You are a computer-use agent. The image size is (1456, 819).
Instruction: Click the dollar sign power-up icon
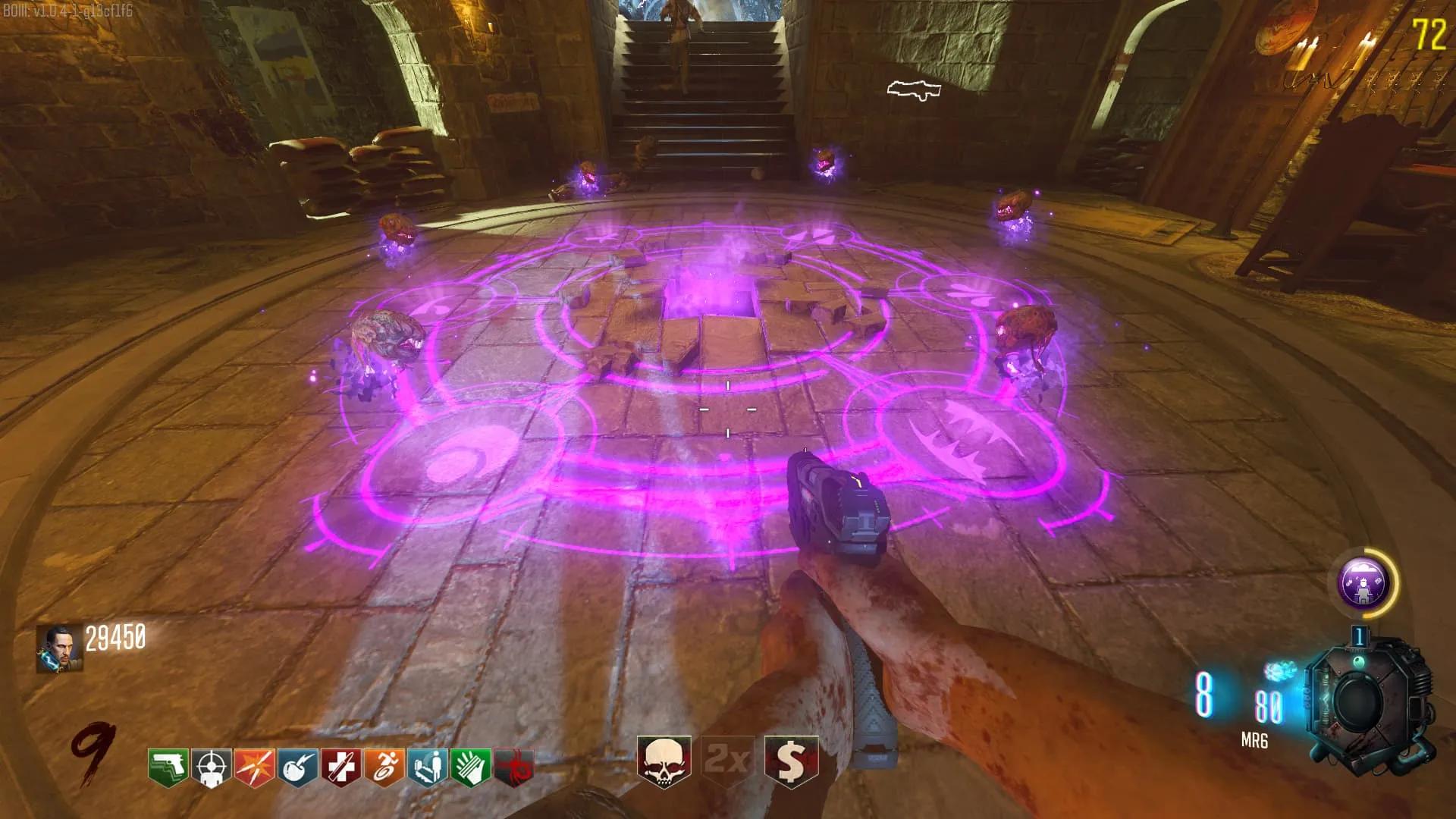pyautogui.click(x=791, y=760)
